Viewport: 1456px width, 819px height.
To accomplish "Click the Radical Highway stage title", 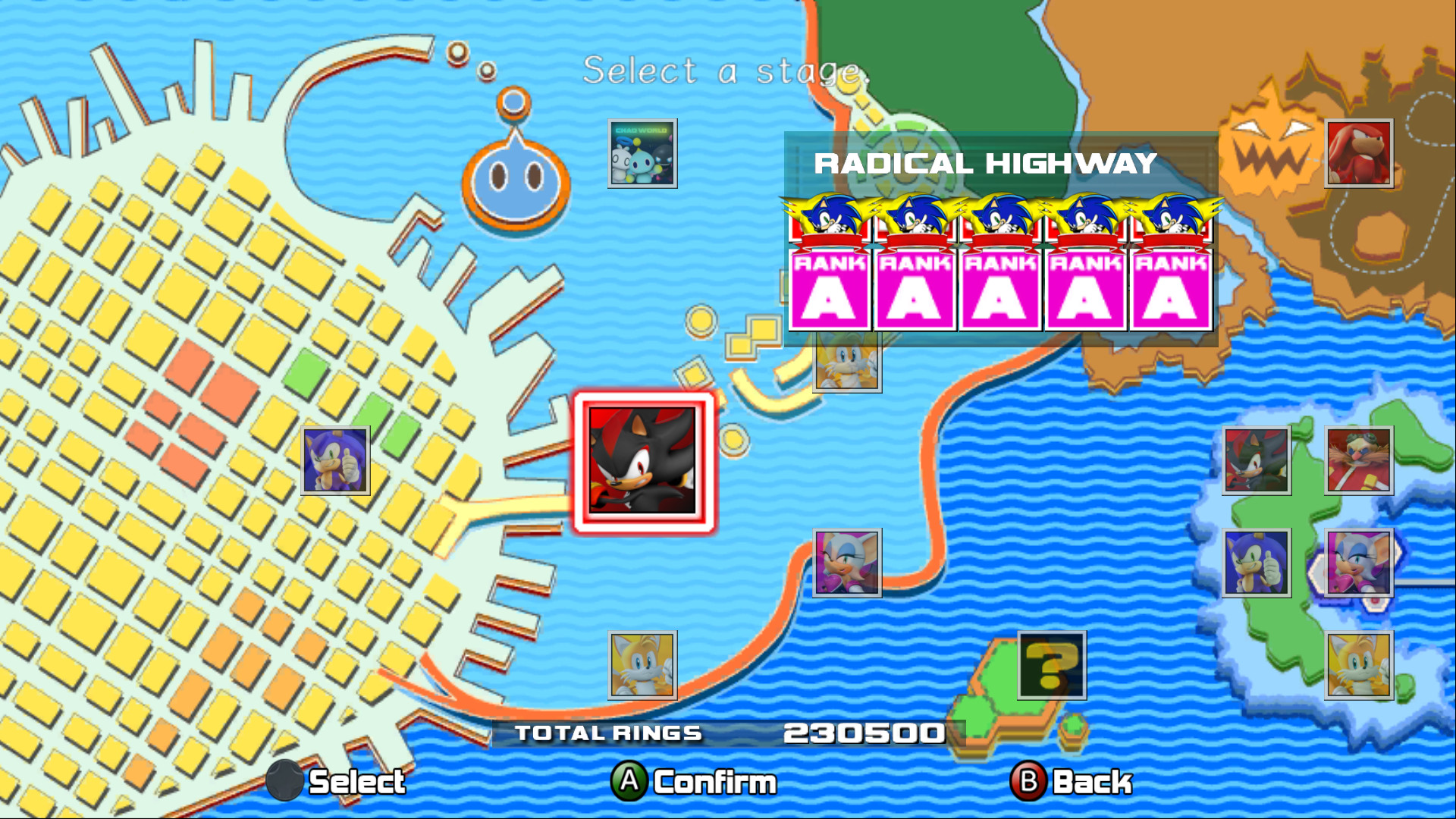I will click(984, 164).
